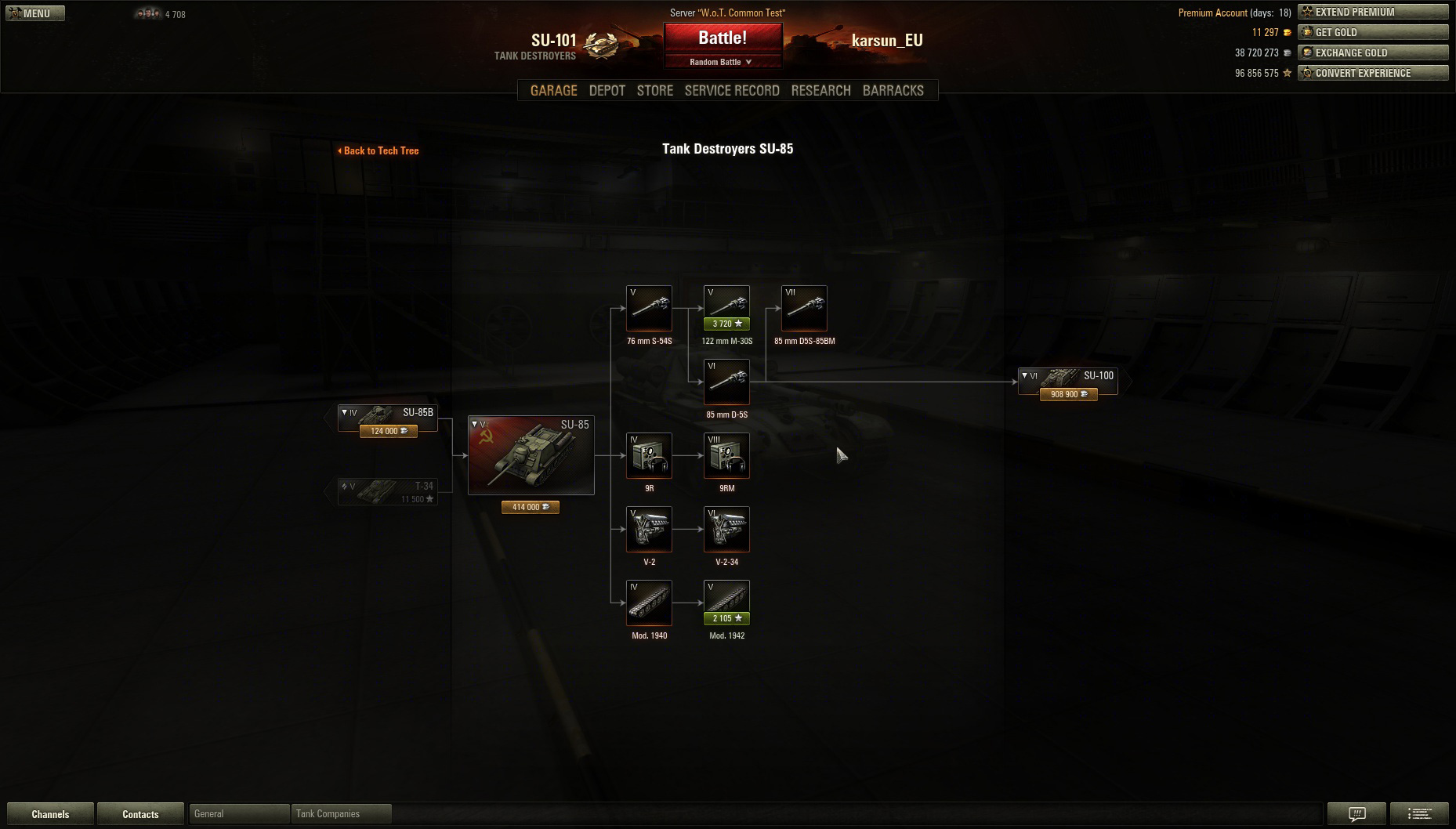Open the Random Battle mode dropdown

tap(721, 62)
